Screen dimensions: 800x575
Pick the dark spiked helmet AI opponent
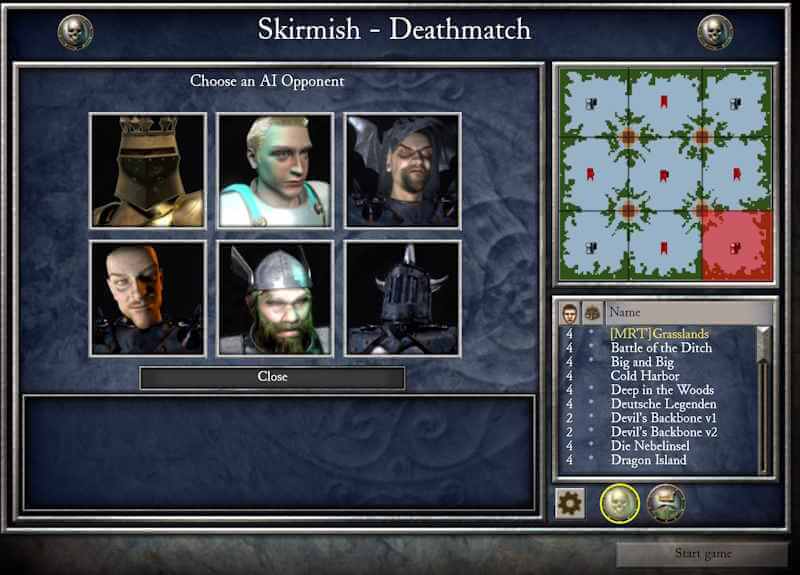tap(402, 298)
